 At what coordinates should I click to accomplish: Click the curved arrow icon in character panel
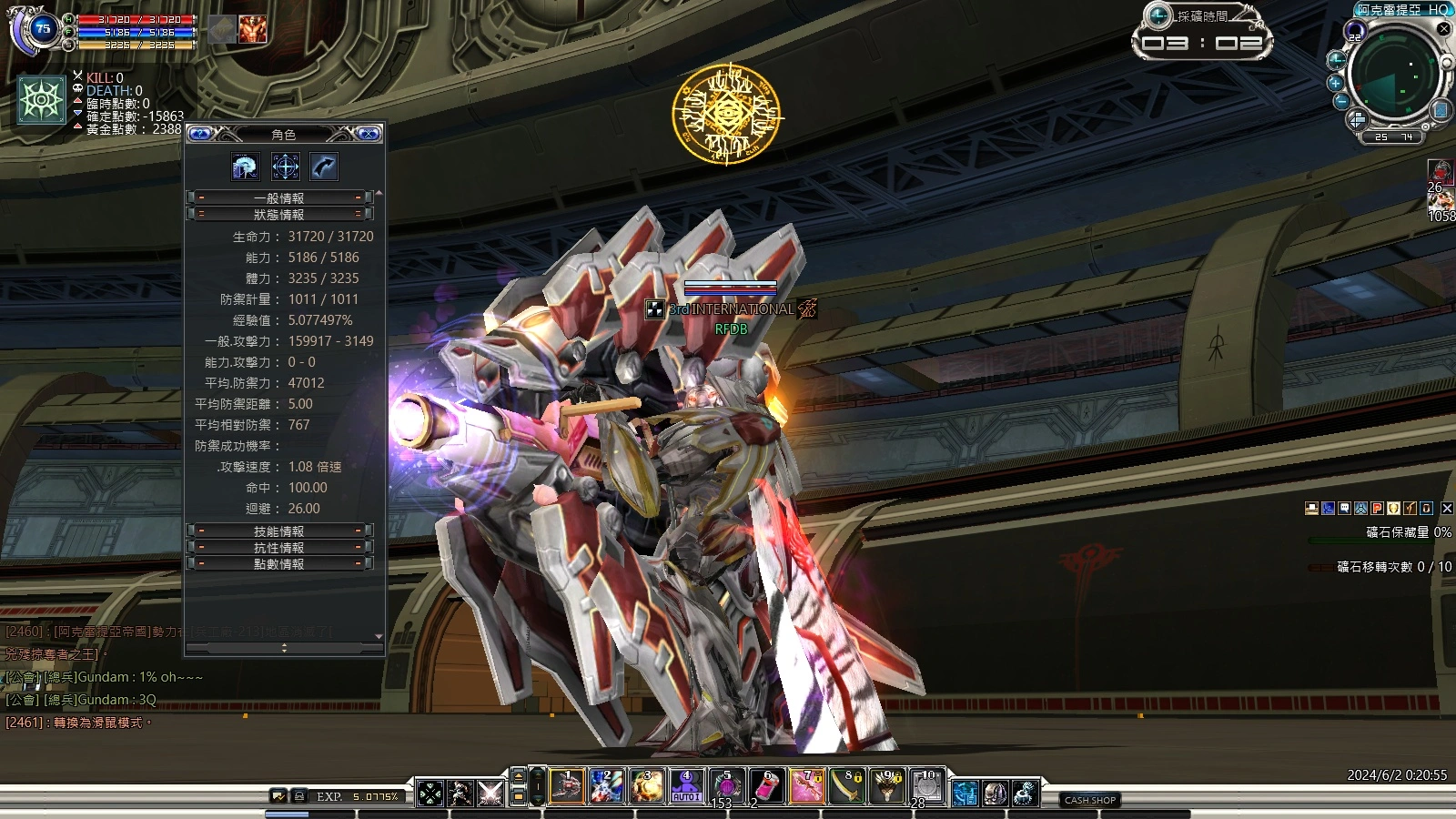pyautogui.click(x=324, y=167)
